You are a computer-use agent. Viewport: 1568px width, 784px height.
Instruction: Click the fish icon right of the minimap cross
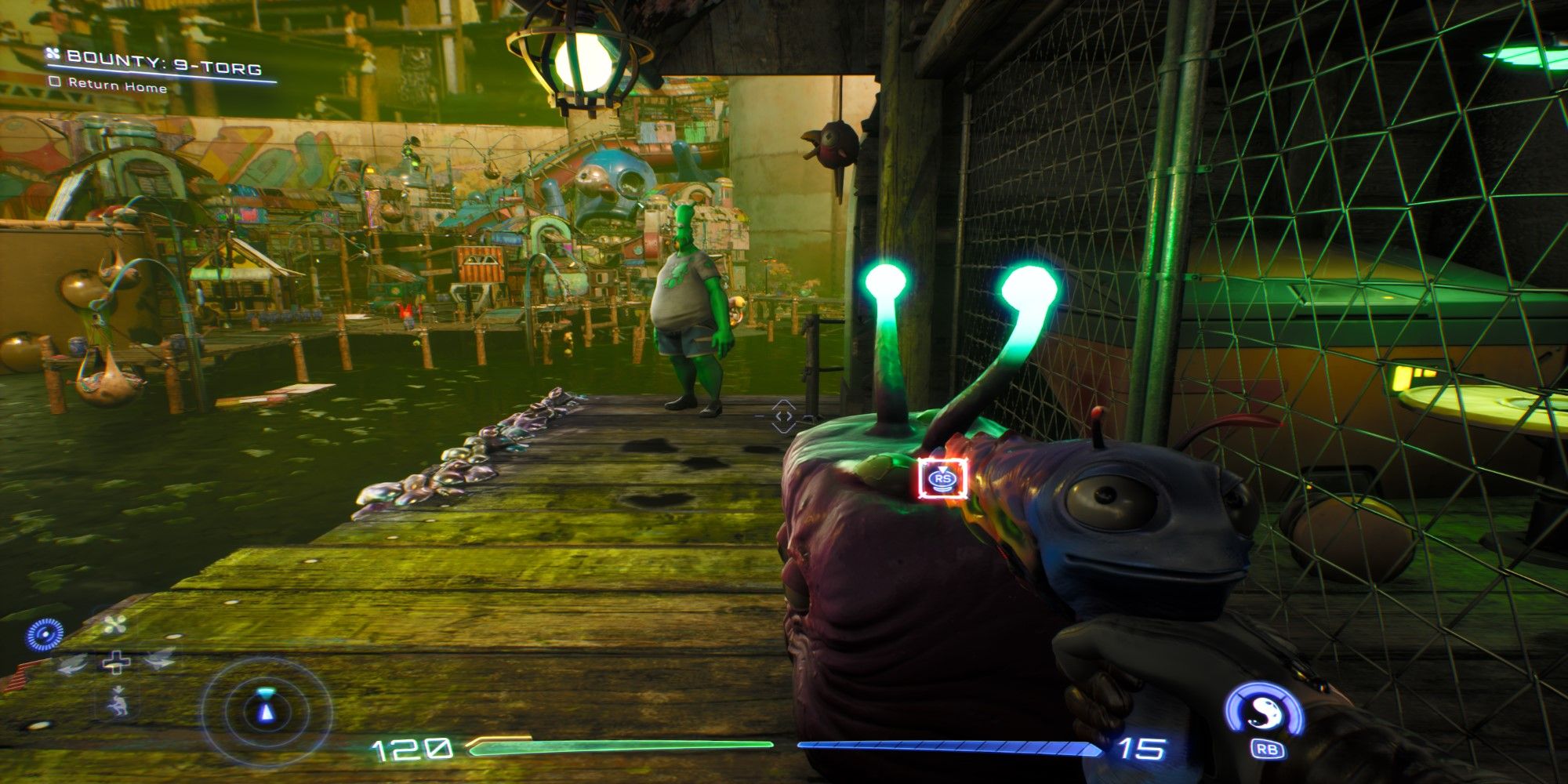click(158, 661)
